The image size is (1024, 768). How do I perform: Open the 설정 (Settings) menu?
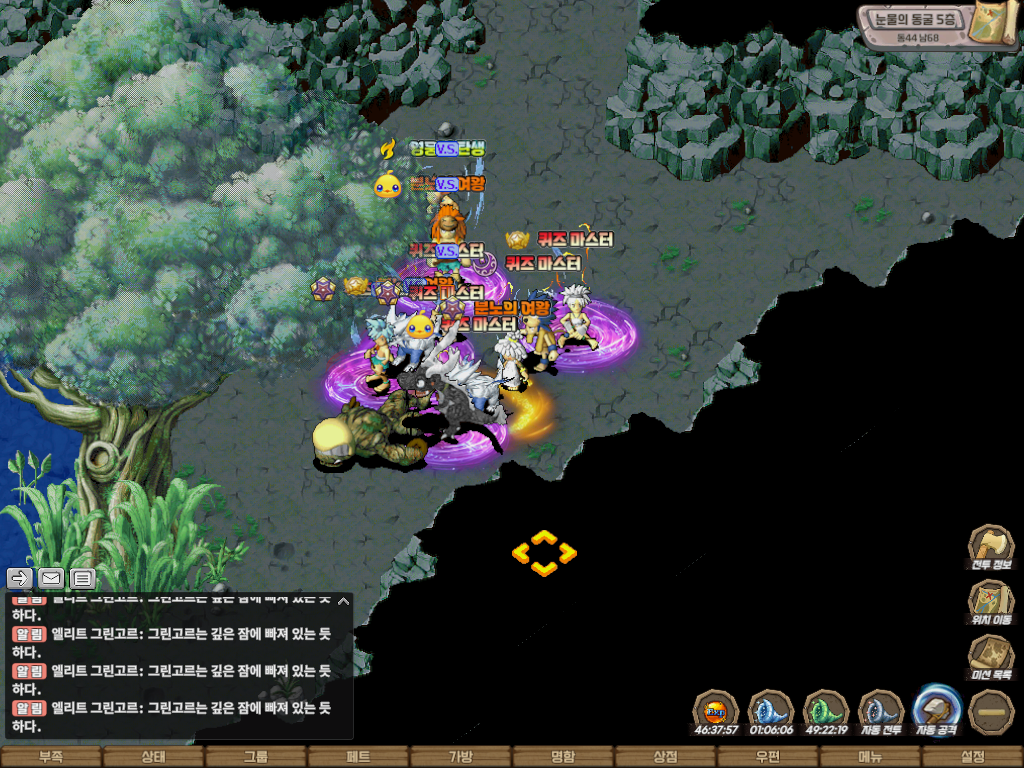pyautogui.click(x=972, y=757)
